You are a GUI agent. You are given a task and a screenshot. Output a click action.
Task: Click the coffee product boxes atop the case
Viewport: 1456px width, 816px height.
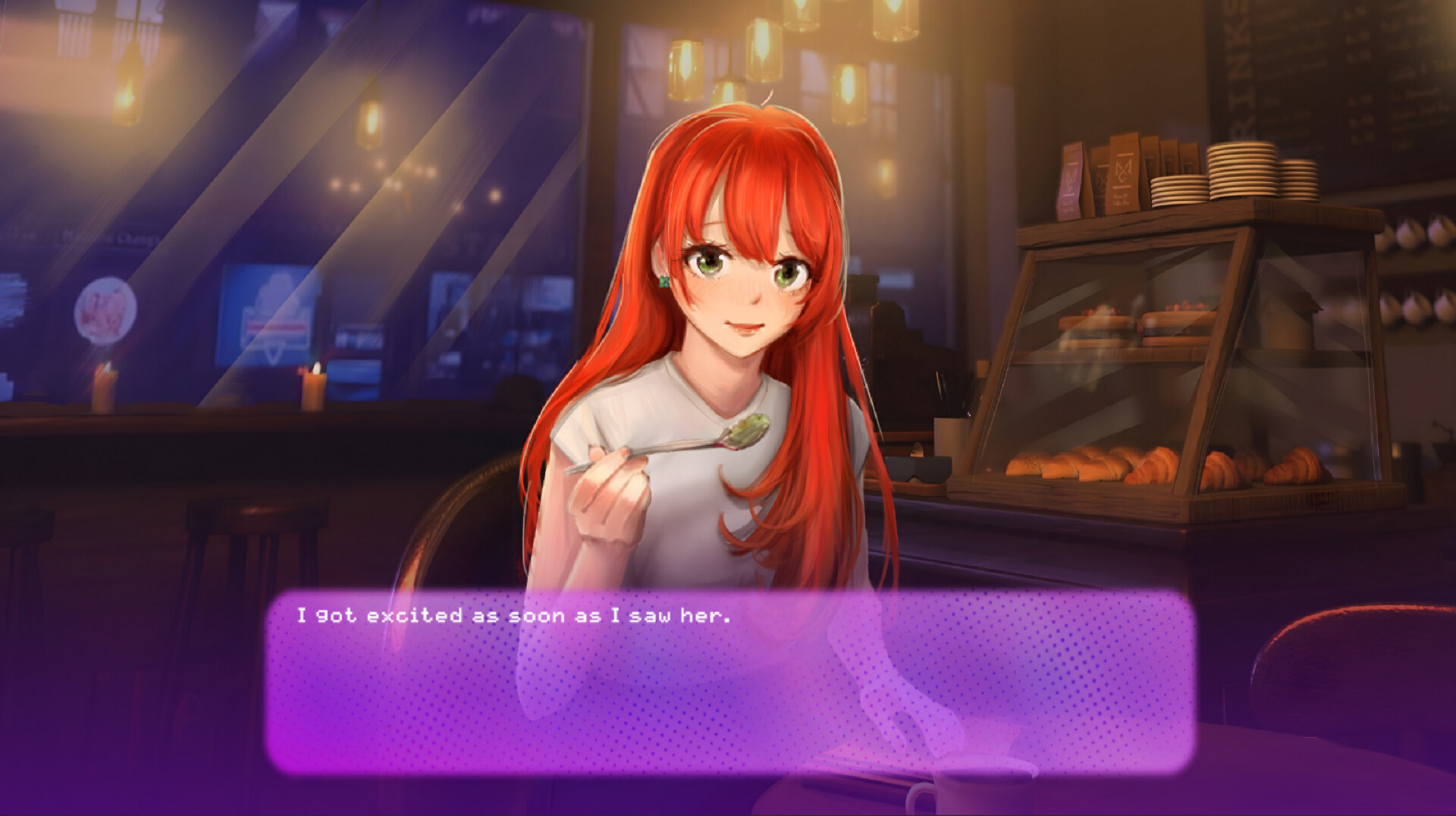coord(1115,174)
